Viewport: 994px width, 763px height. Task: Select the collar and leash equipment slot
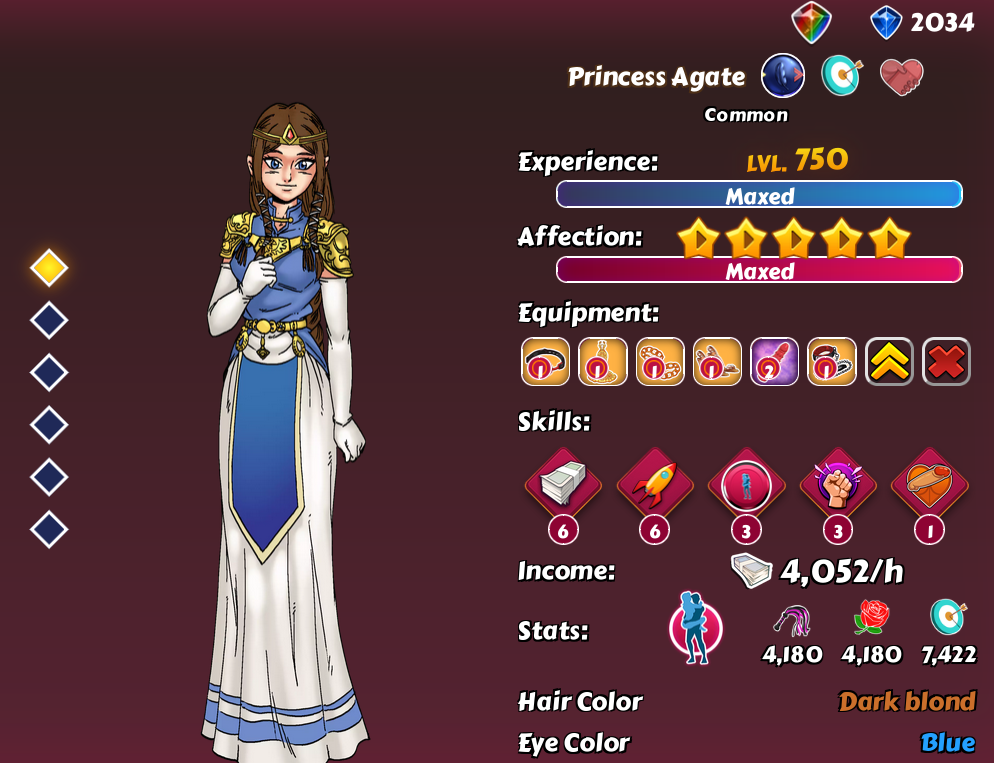(x=832, y=361)
